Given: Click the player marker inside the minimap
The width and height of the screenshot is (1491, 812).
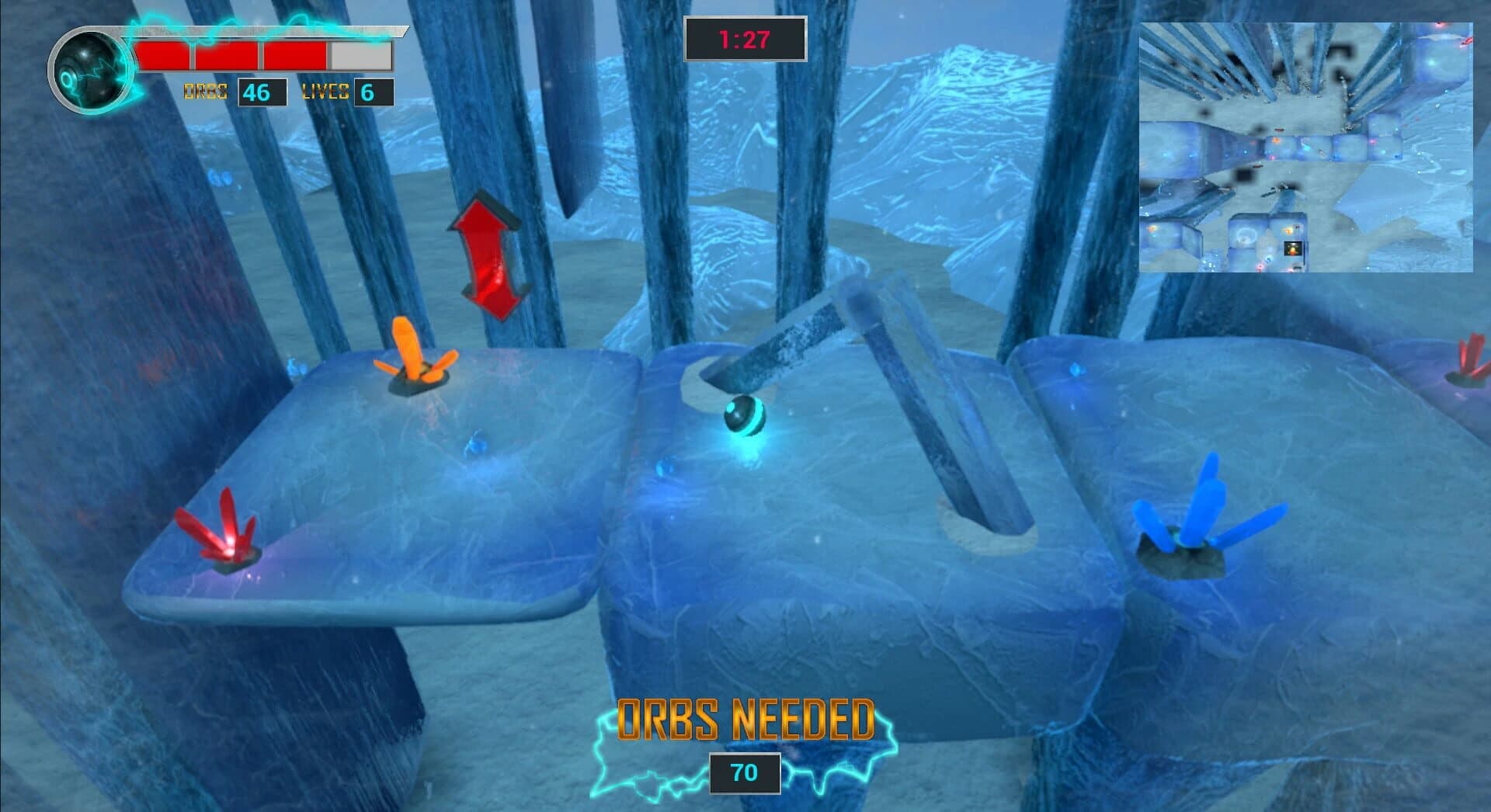Looking at the screenshot, I should coord(1292,248).
